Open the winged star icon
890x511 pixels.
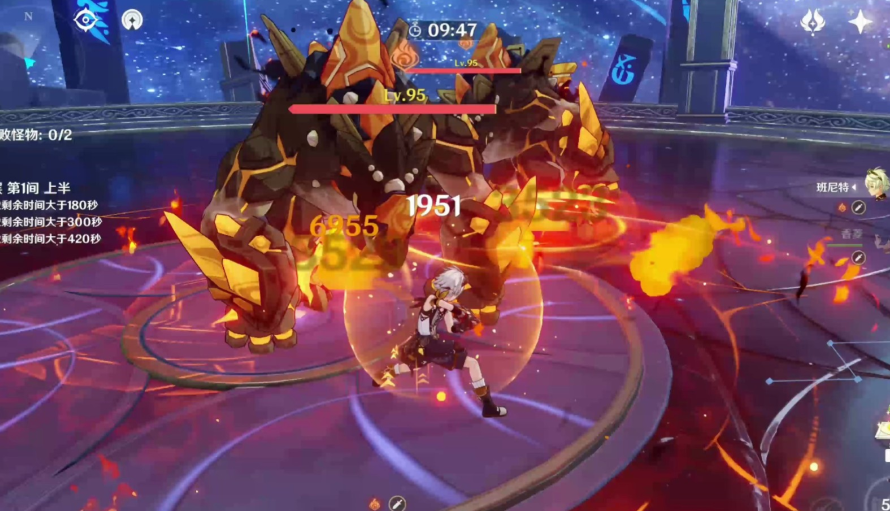(x=814, y=21)
